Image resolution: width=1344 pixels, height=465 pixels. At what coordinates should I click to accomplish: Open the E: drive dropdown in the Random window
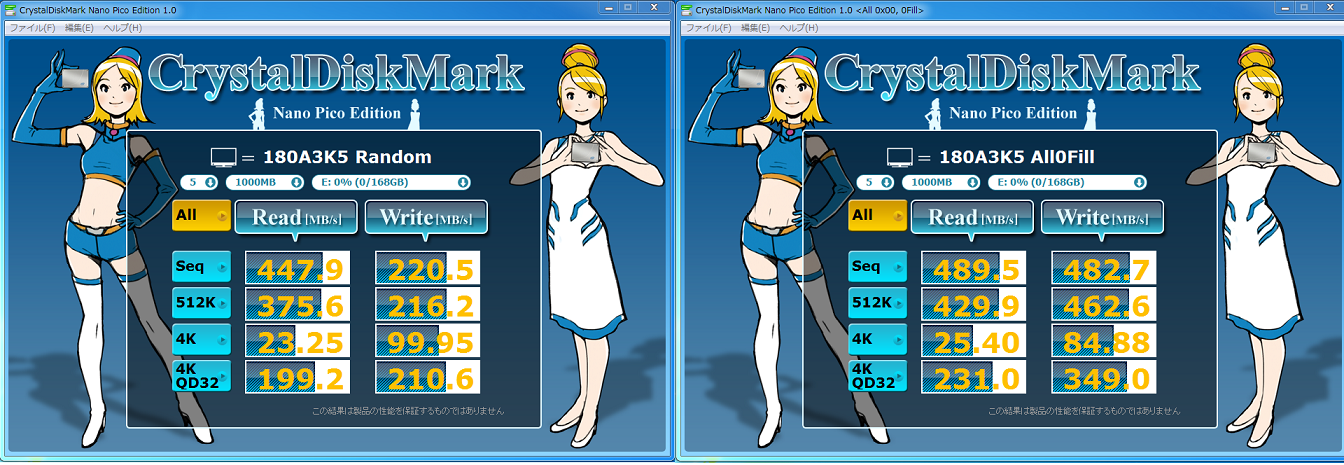[391, 182]
